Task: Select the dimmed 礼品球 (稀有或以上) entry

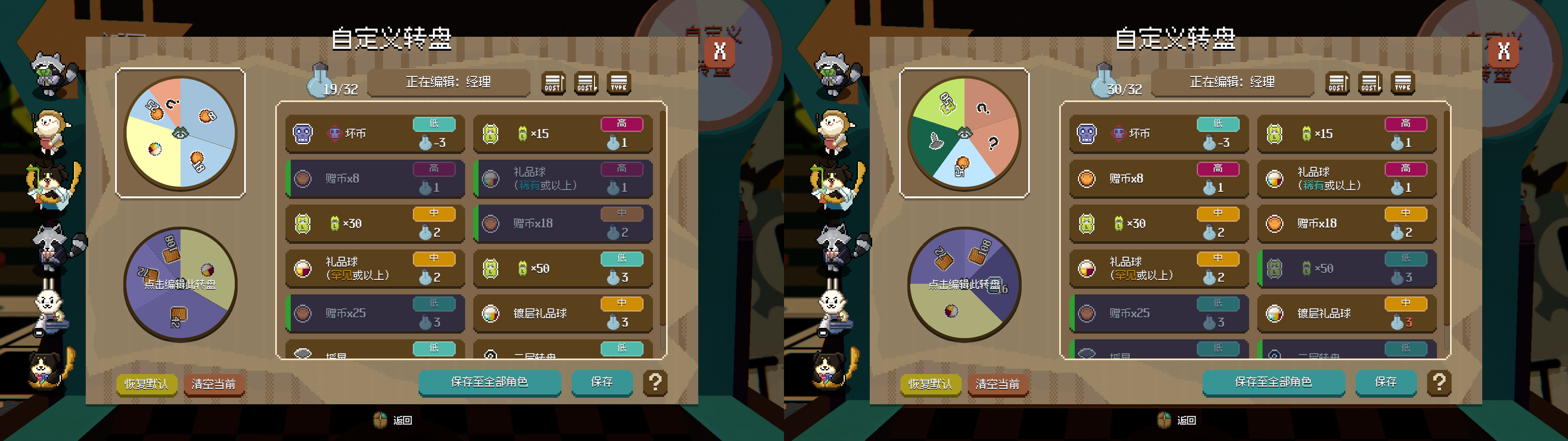Action: pyautogui.click(x=563, y=178)
